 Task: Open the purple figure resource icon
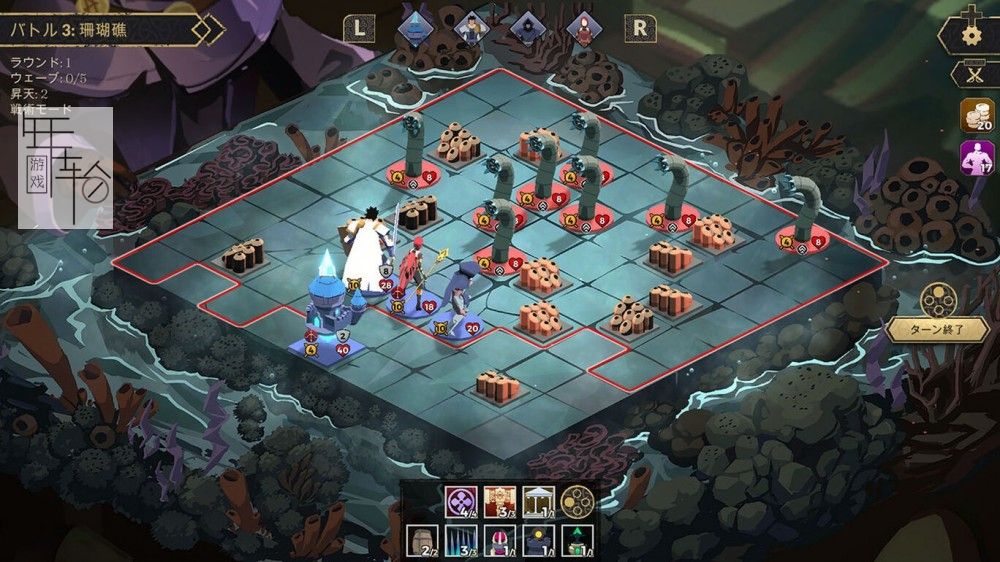977,158
